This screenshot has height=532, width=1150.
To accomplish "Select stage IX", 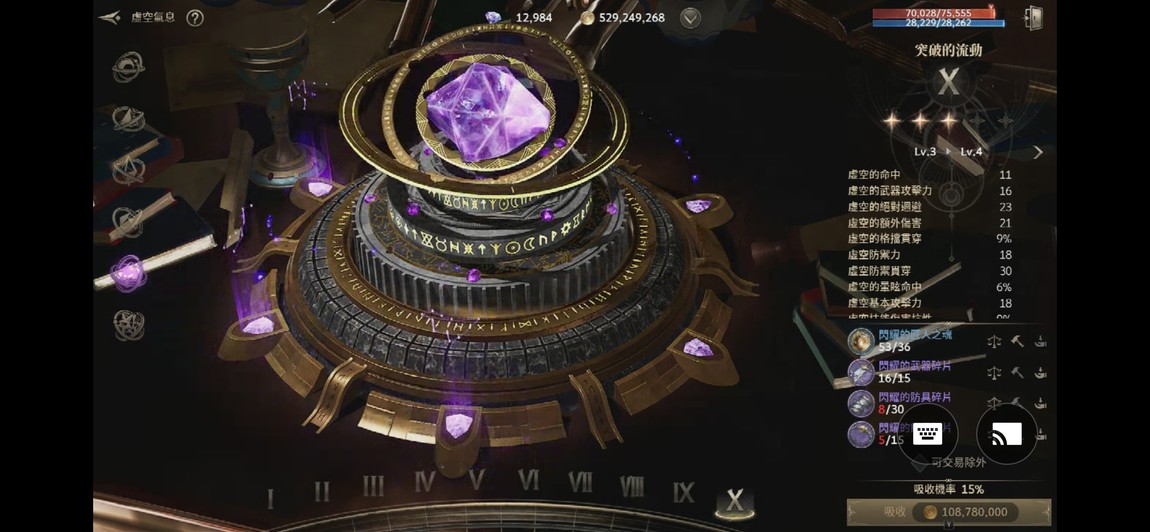I will click(683, 492).
